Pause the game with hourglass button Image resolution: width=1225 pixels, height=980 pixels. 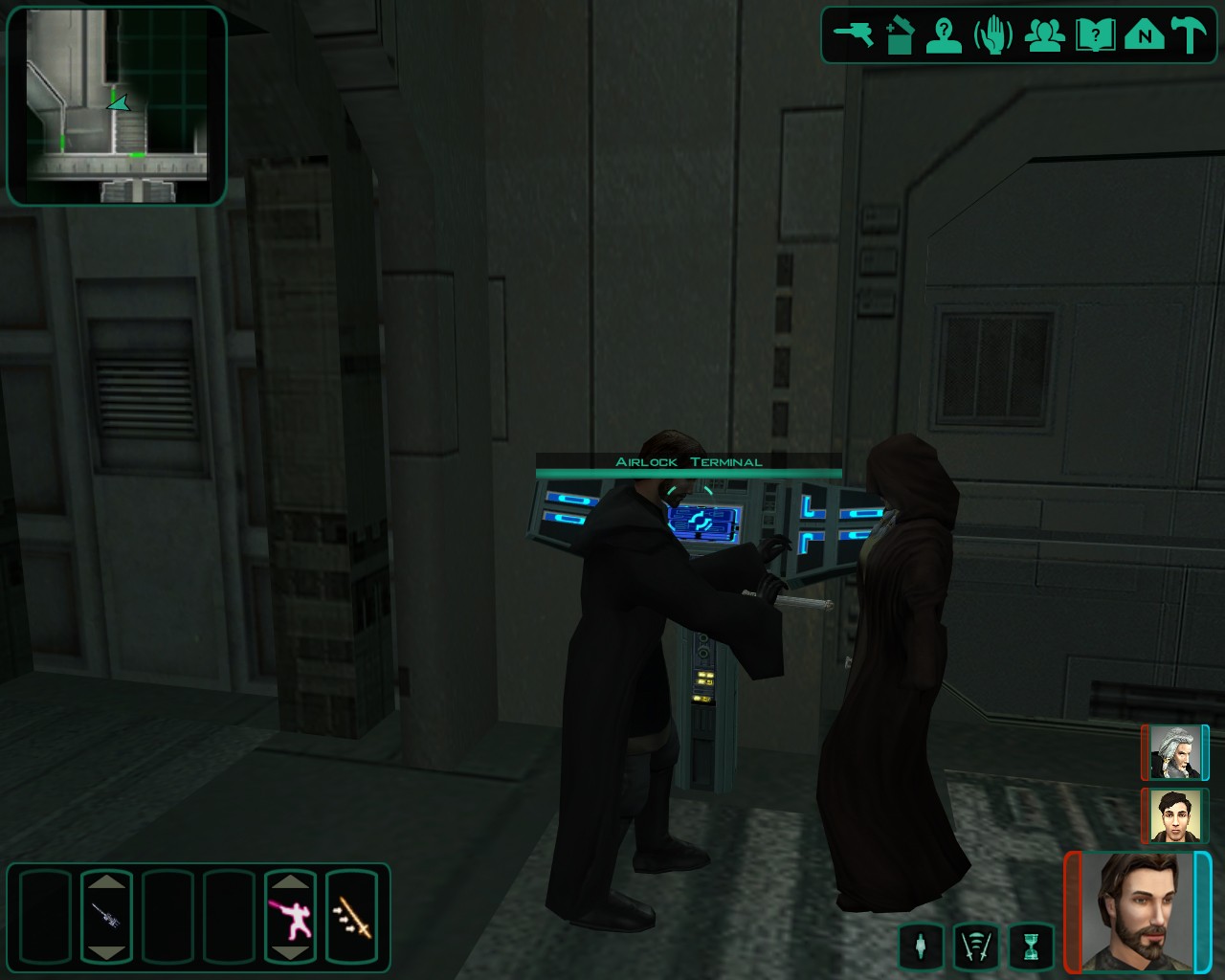[x=1031, y=946]
